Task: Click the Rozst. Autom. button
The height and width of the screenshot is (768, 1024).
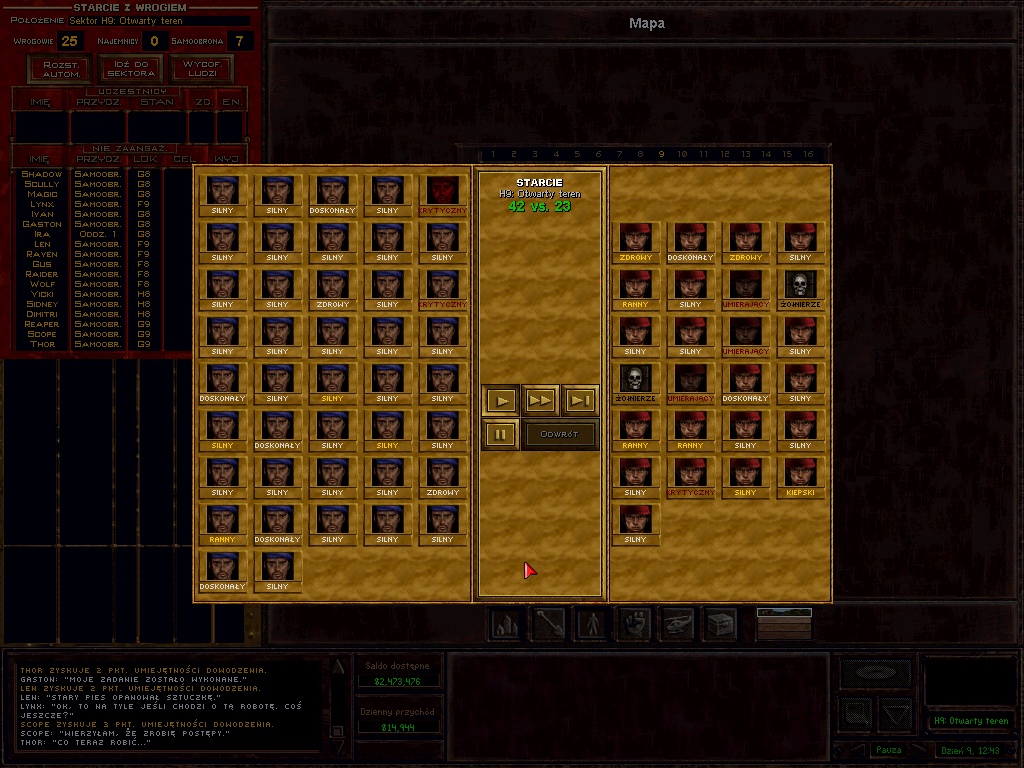Action: point(62,69)
